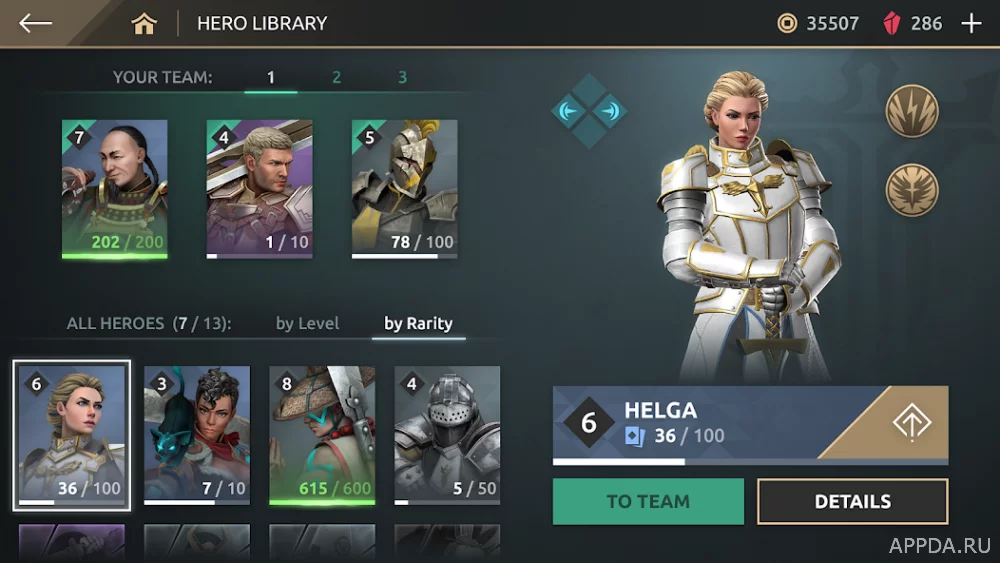Choose the level 4 steel-helmet knight card

pos(447,435)
